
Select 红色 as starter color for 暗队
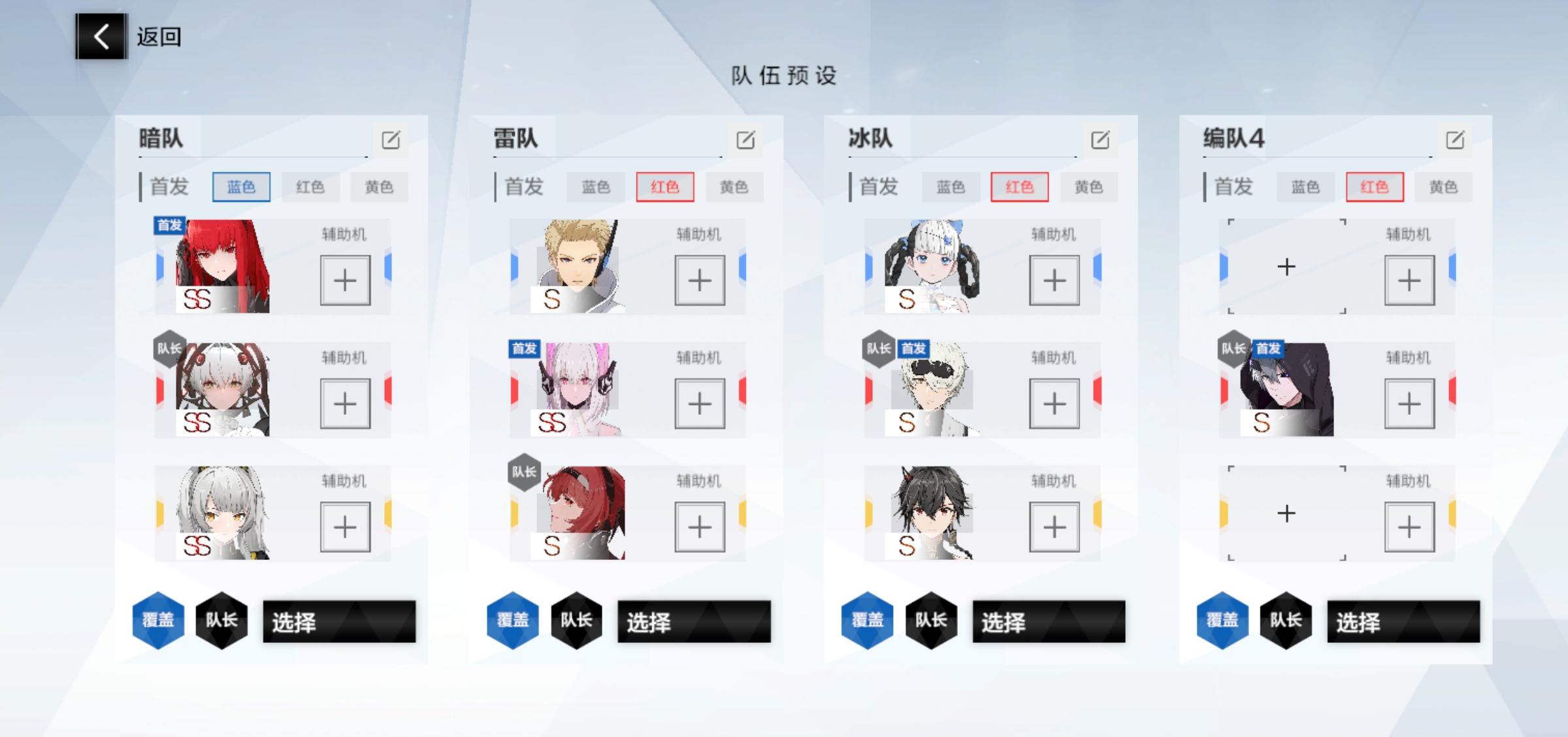point(312,187)
